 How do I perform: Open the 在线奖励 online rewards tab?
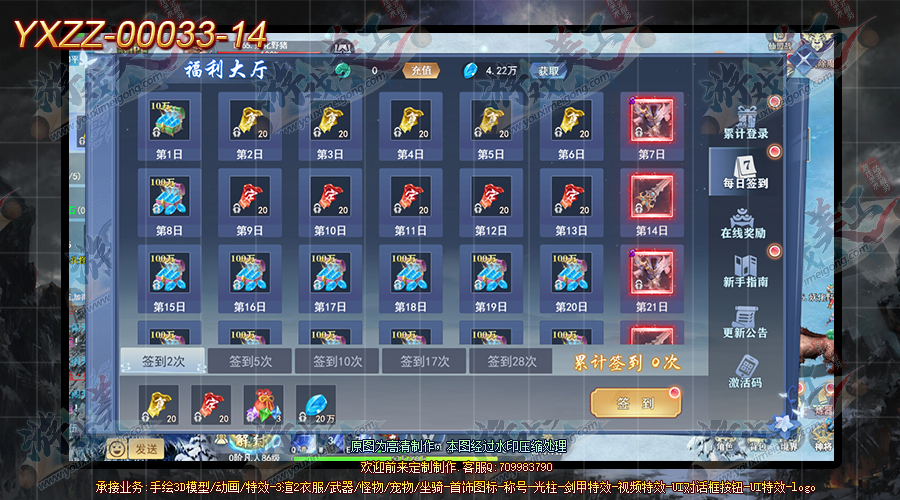[745, 224]
